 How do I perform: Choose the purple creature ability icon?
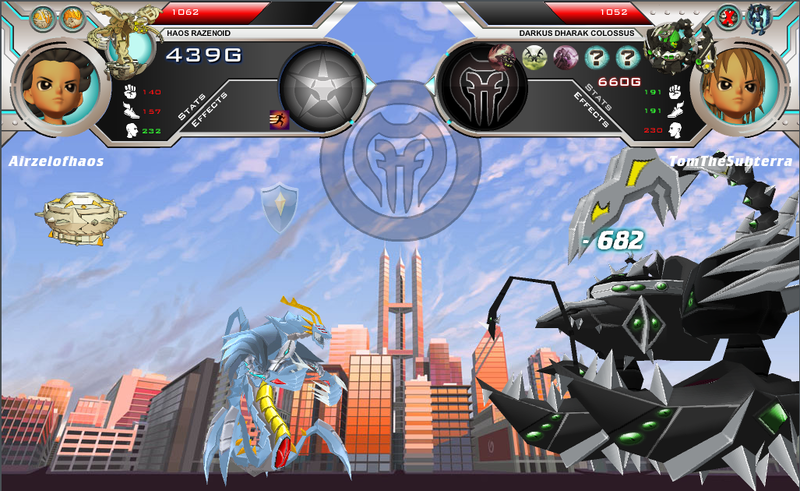pos(565,57)
